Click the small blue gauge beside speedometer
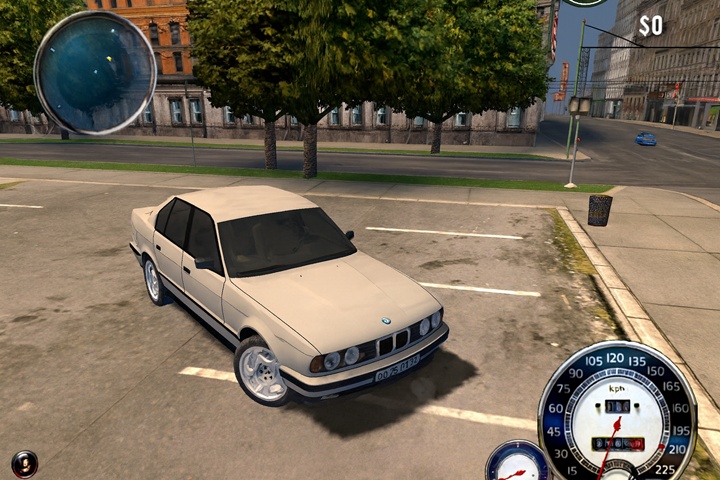This screenshot has width=720, height=480. point(517,463)
